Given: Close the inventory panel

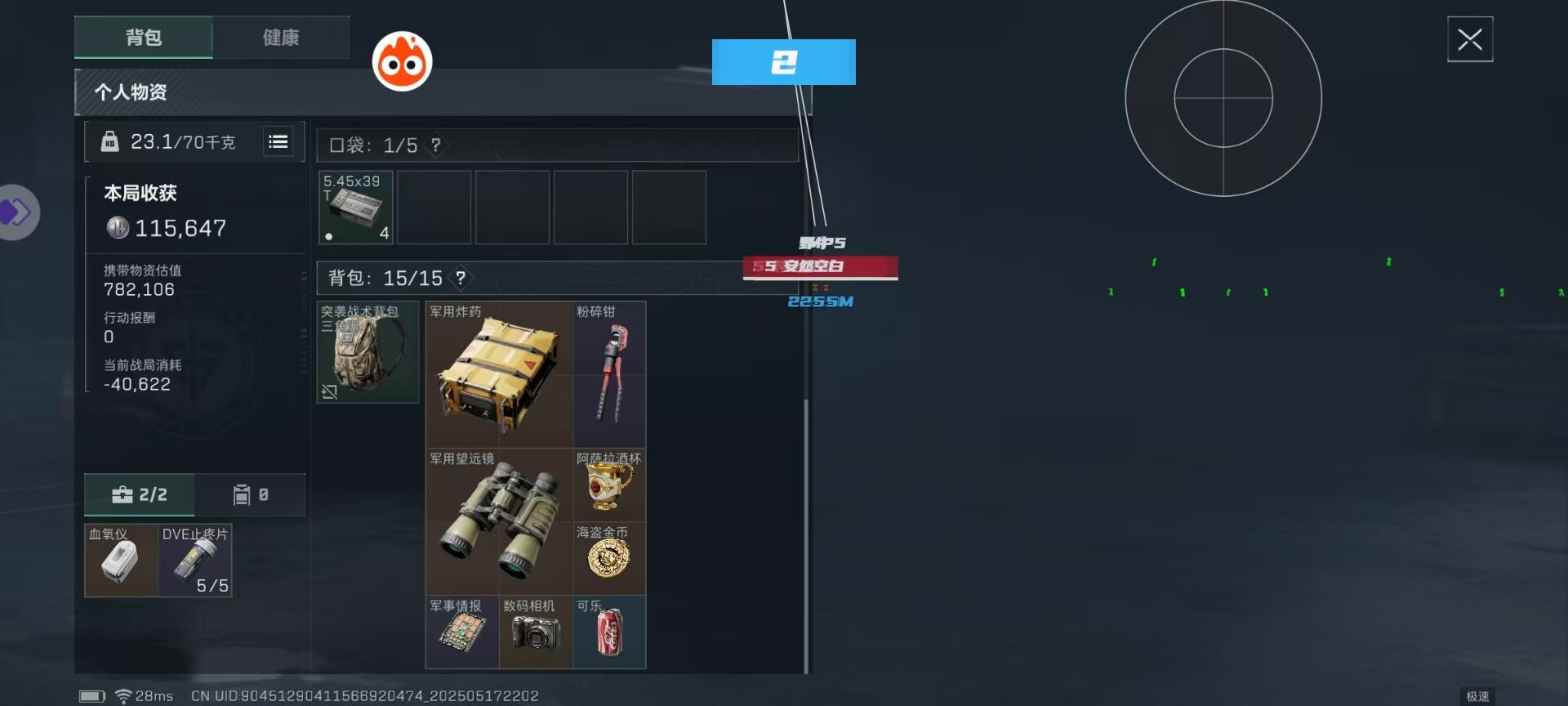Looking at the screenshot, I should 1469,39.
